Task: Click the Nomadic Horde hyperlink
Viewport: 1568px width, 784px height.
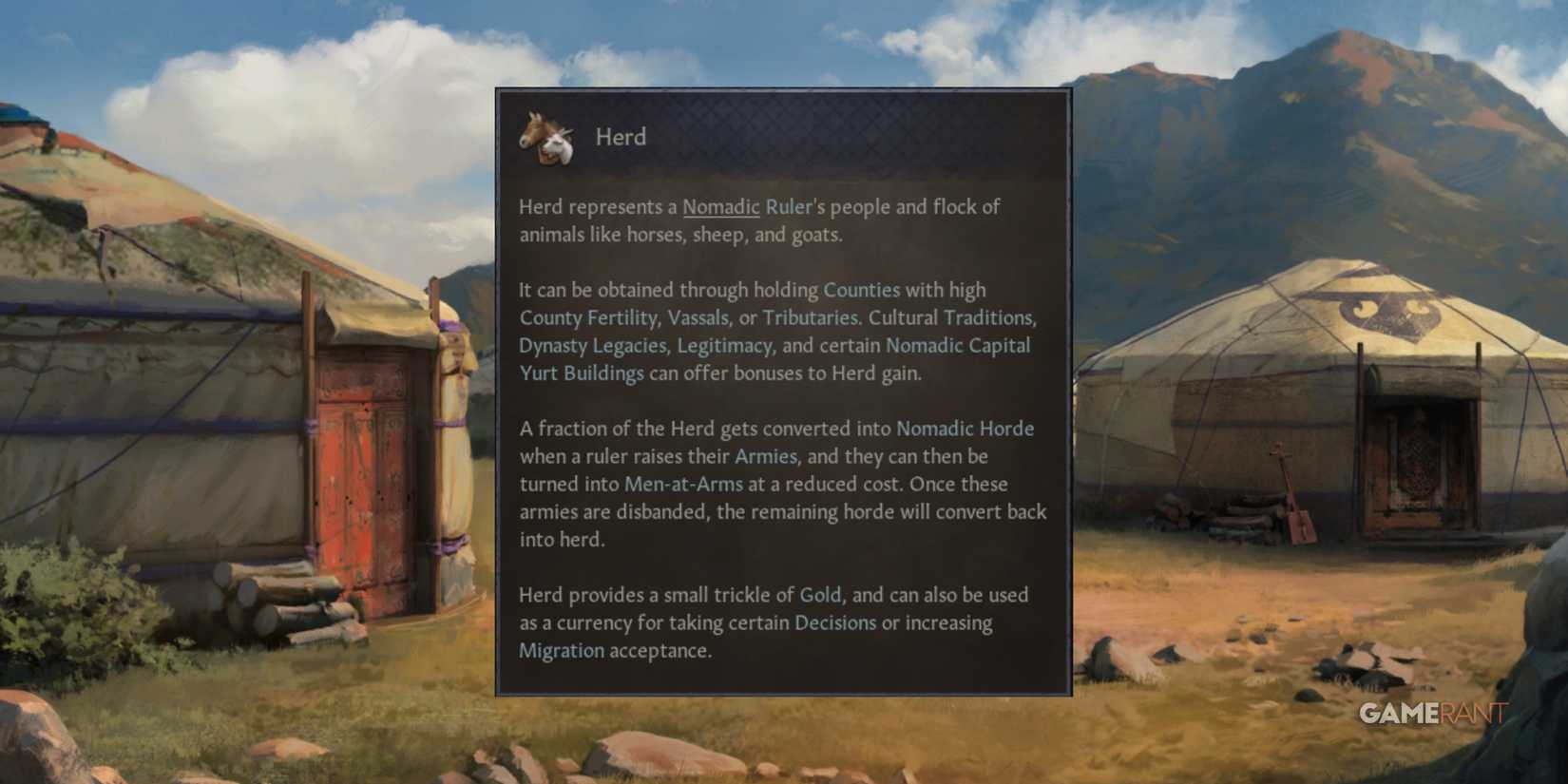Action: (x=965, y=429)
